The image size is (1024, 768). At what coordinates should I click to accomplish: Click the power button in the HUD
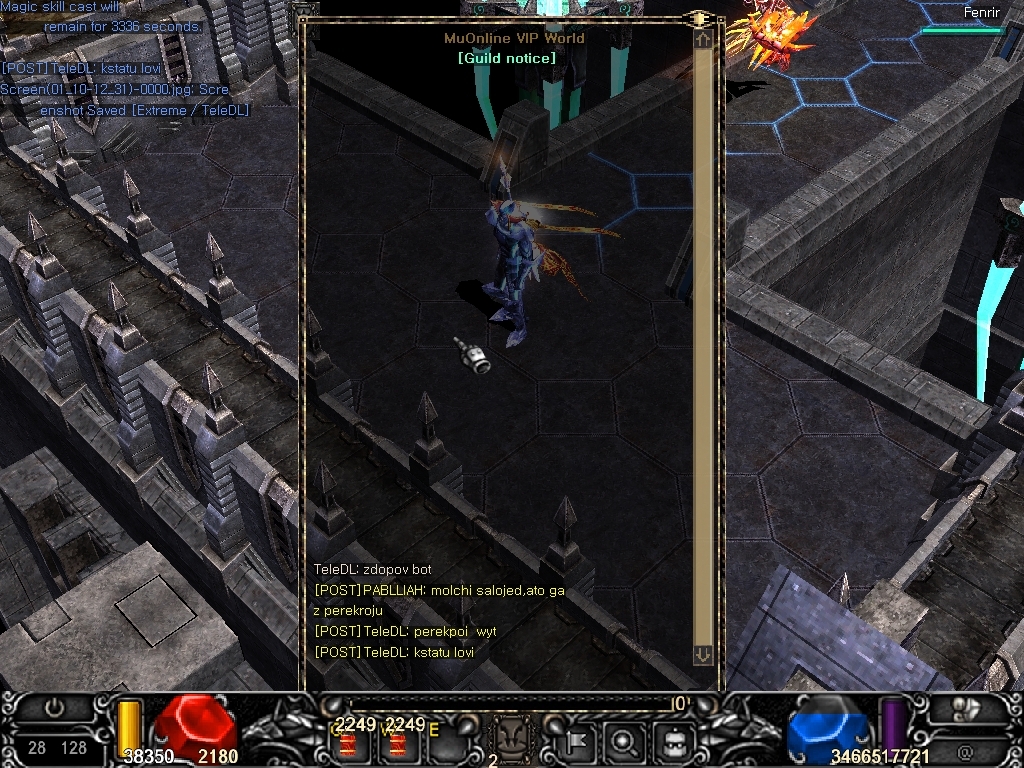pyautogui.click(x=54, y=709)
